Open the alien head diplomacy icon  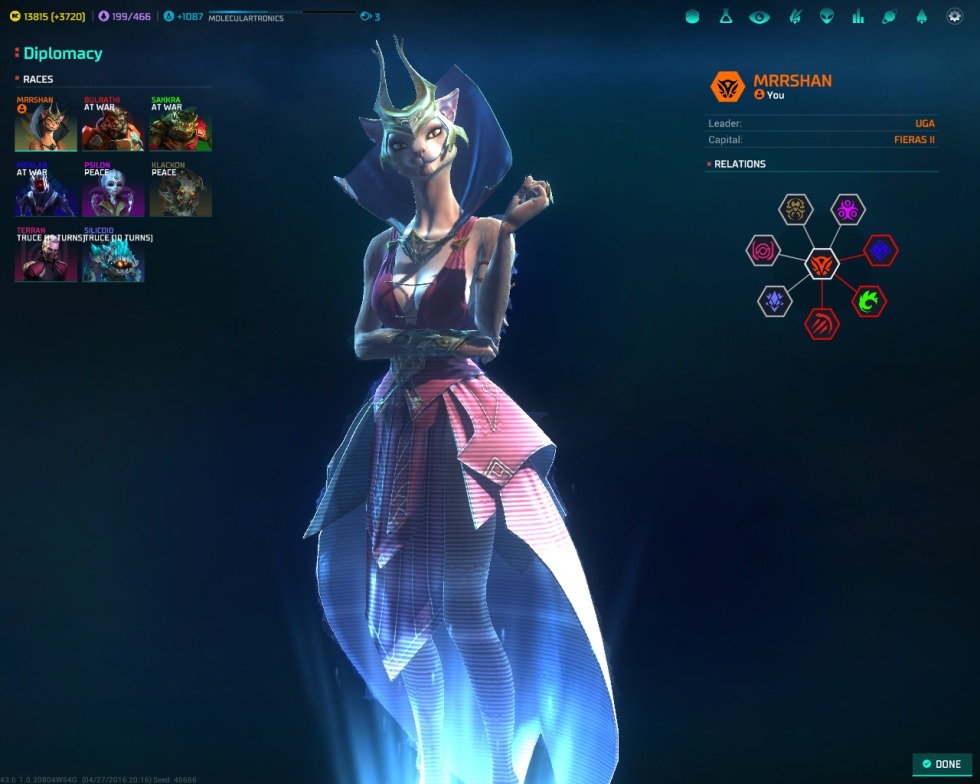coord(826,17)
